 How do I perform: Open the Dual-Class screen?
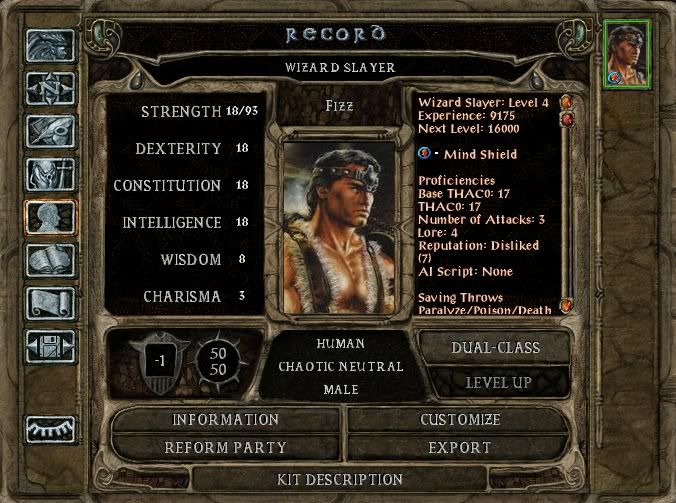pos(497,348)
